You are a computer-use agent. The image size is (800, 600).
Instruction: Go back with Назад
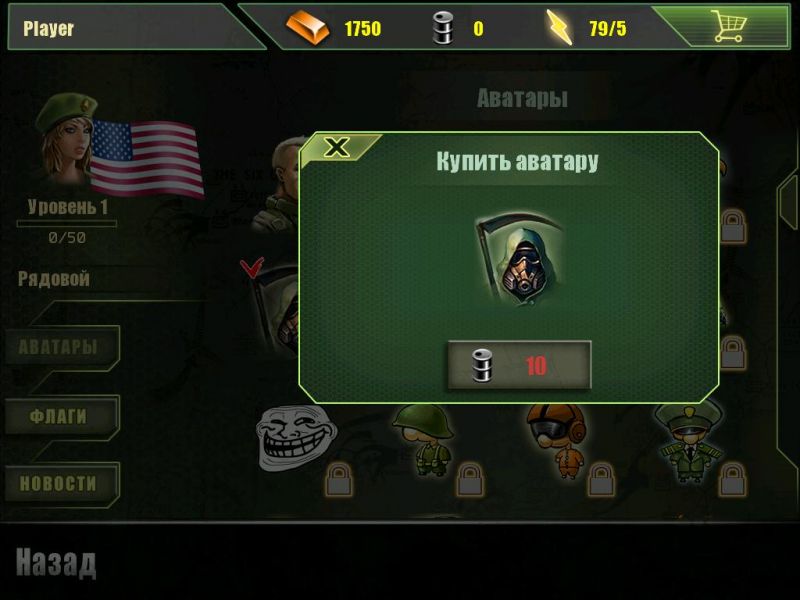tap(56, 564)
